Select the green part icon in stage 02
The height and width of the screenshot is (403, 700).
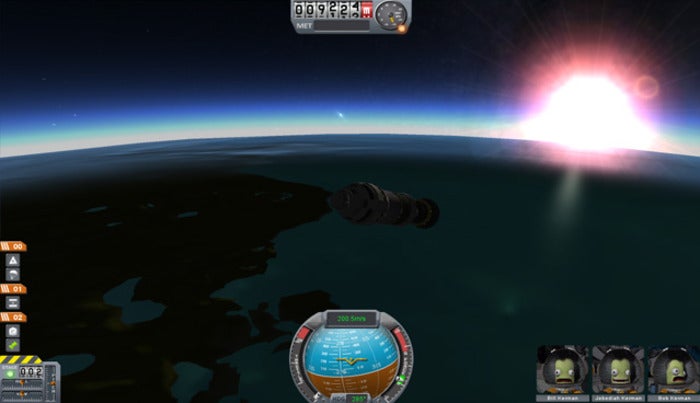[x=15, y=344]
